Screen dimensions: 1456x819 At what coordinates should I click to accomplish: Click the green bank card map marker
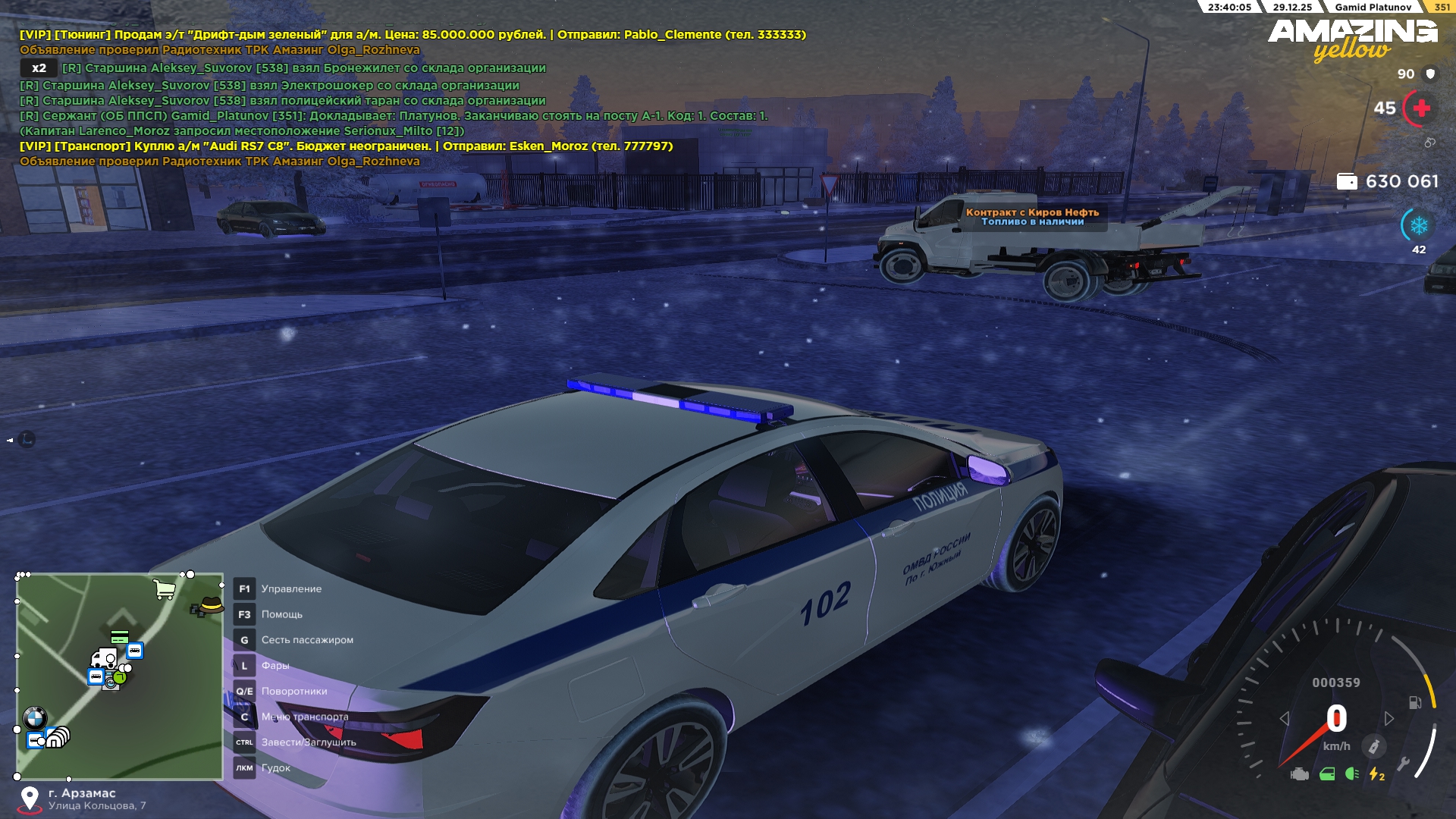coord(119,637)
